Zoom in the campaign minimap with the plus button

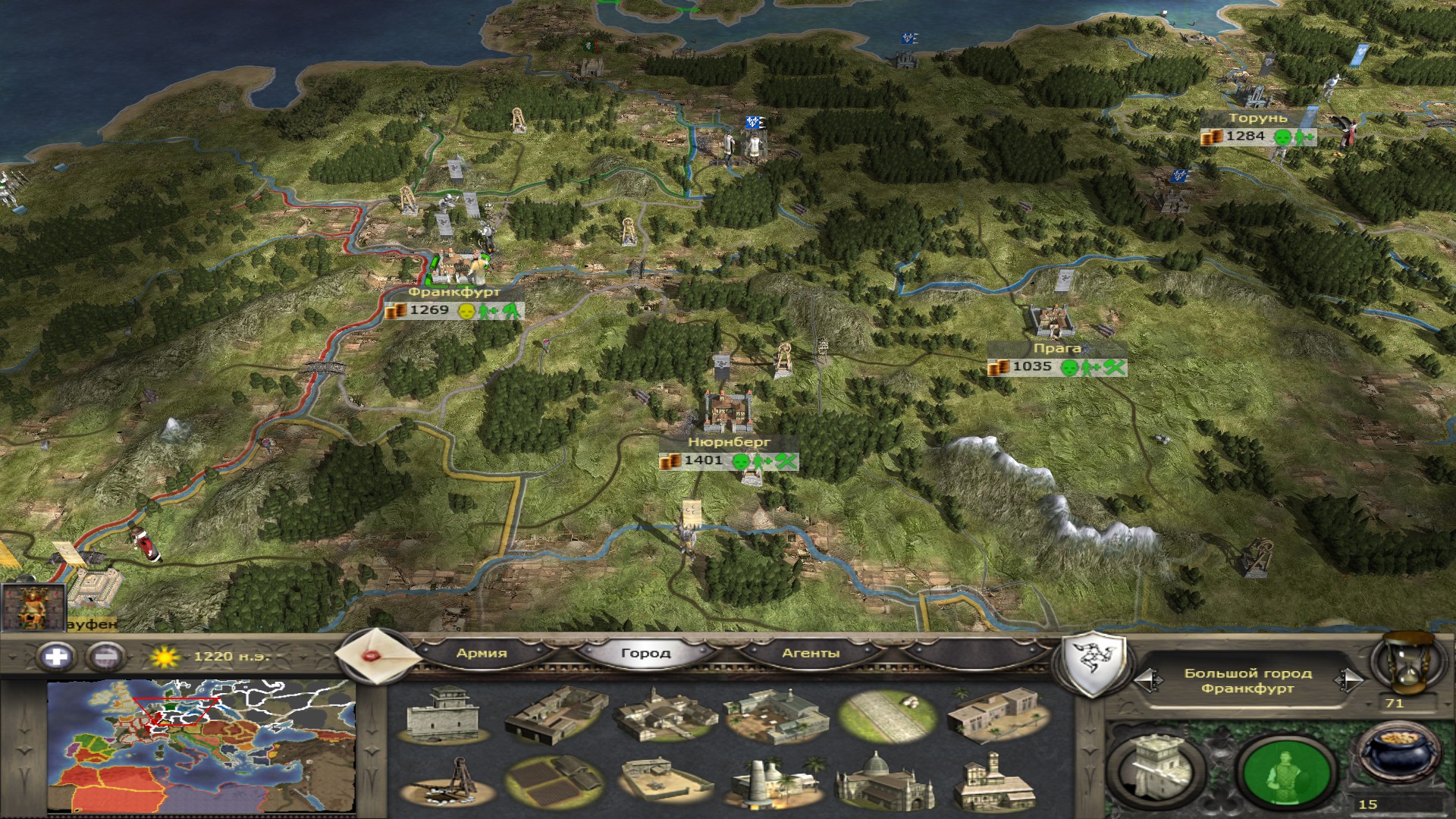tap(56, 655)
